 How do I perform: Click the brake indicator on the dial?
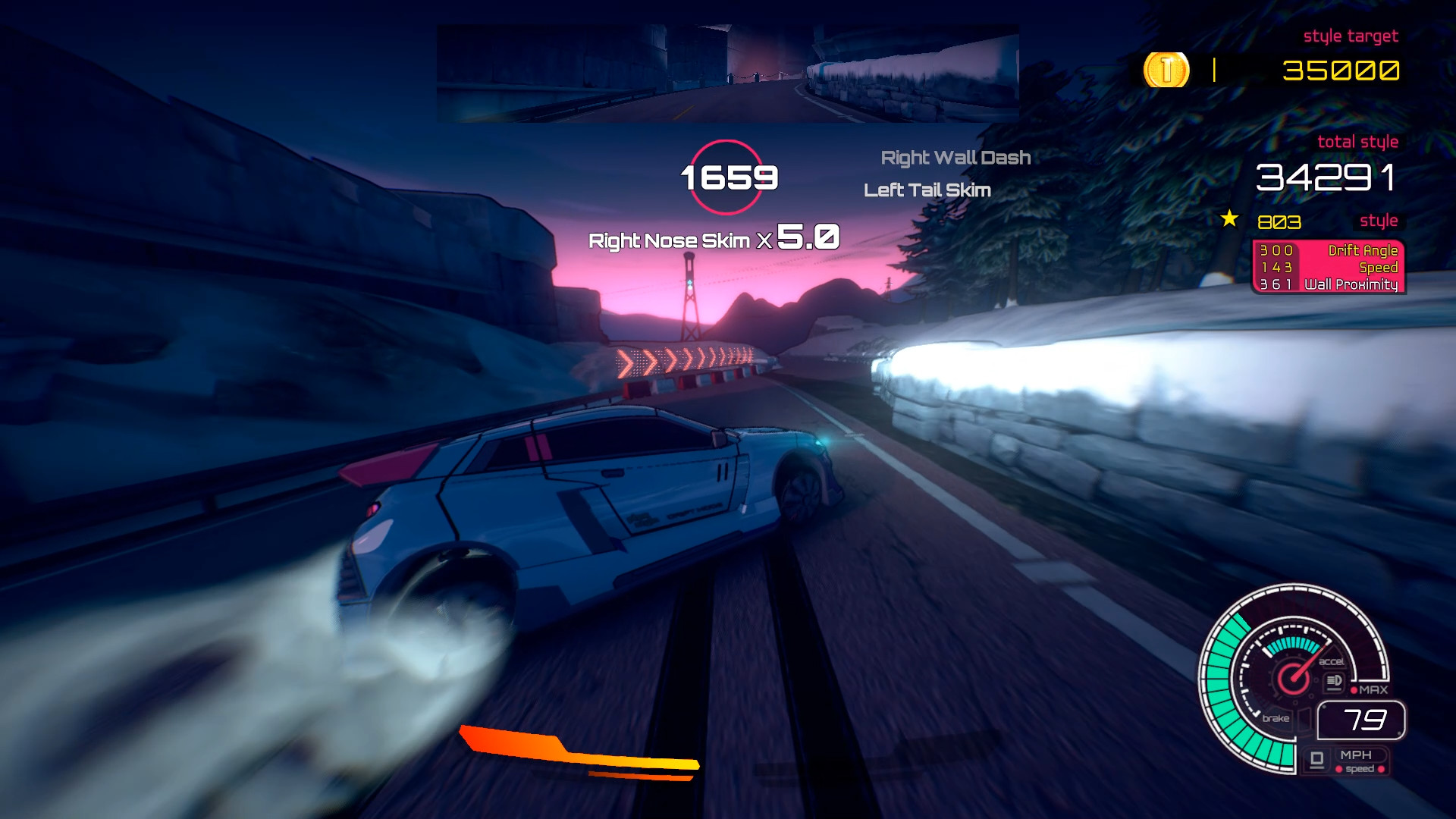point(1277,717)
